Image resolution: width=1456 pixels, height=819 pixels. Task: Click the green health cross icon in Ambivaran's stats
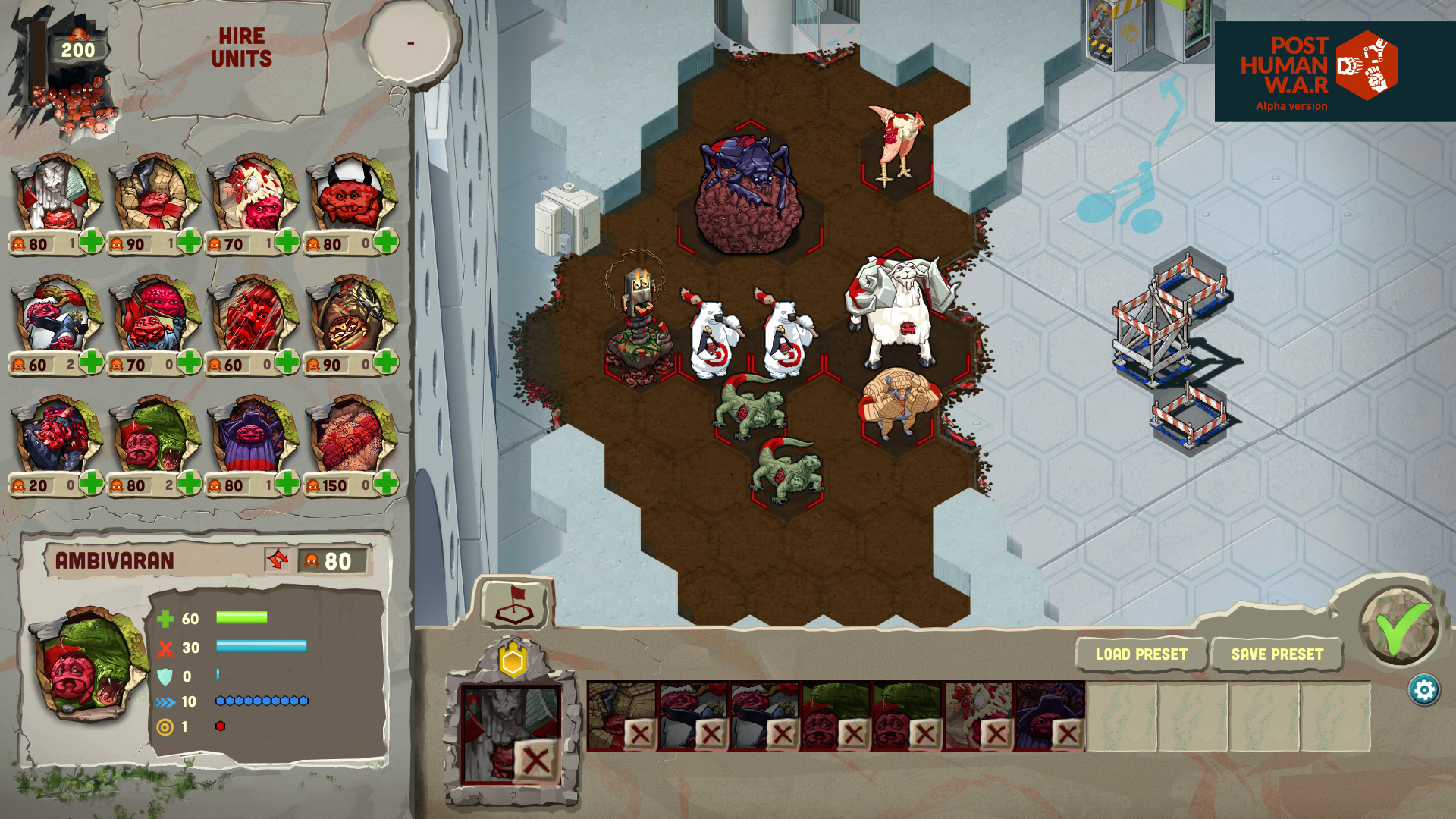[x=165, y=620]
